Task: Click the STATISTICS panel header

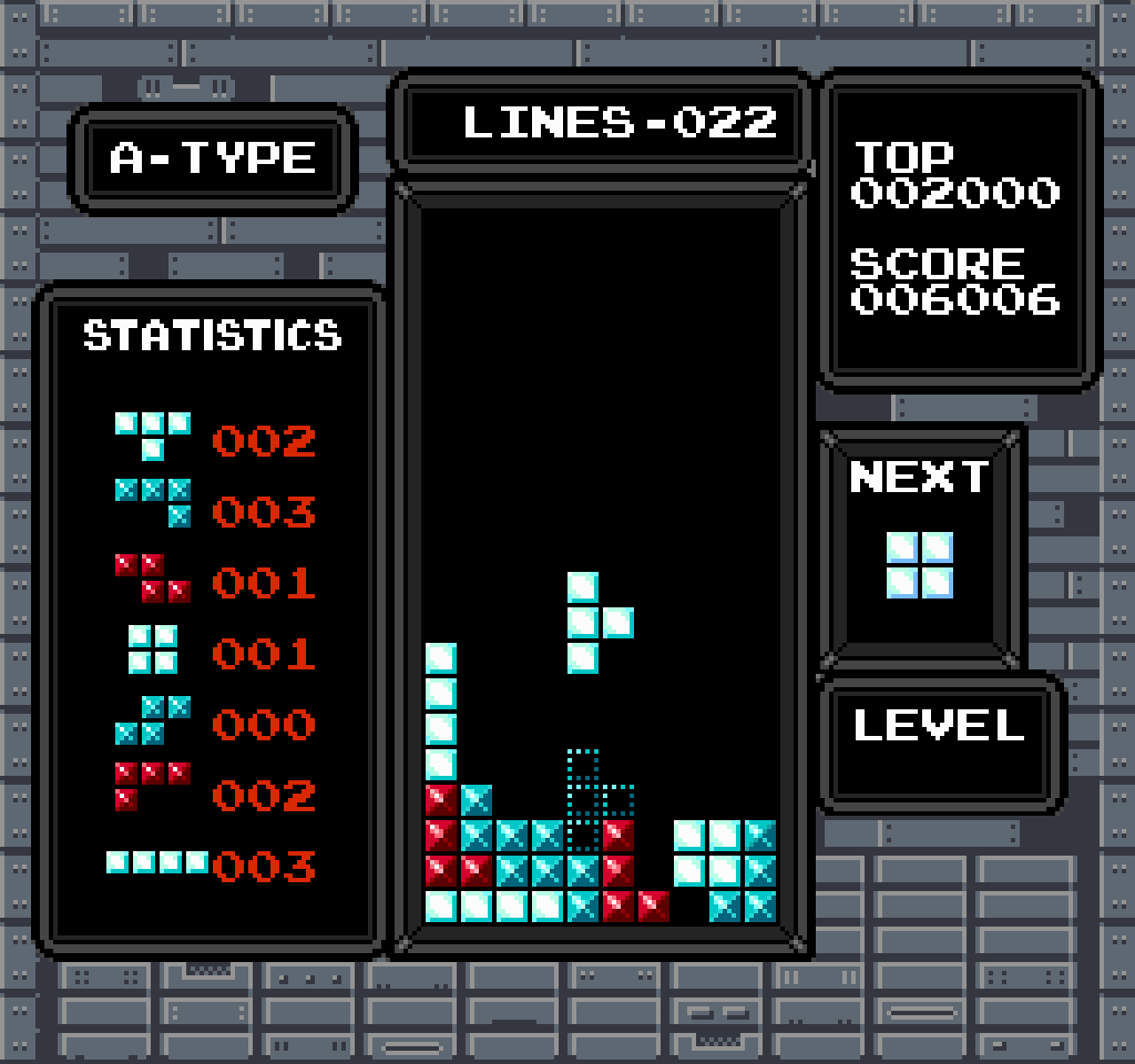Action: click(x=211, y=337)
